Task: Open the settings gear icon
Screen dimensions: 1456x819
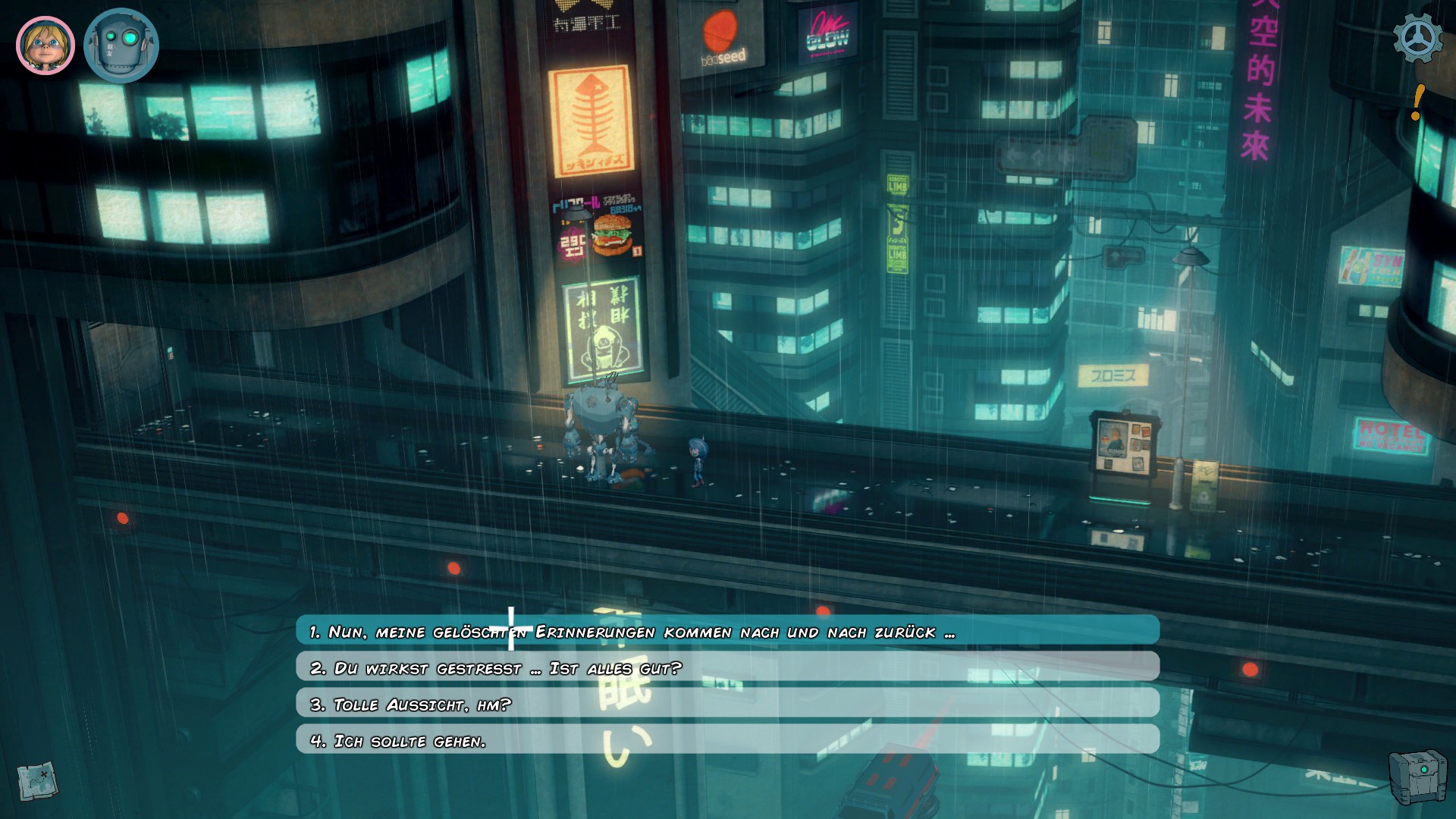Action: [x=1417, y=39]
